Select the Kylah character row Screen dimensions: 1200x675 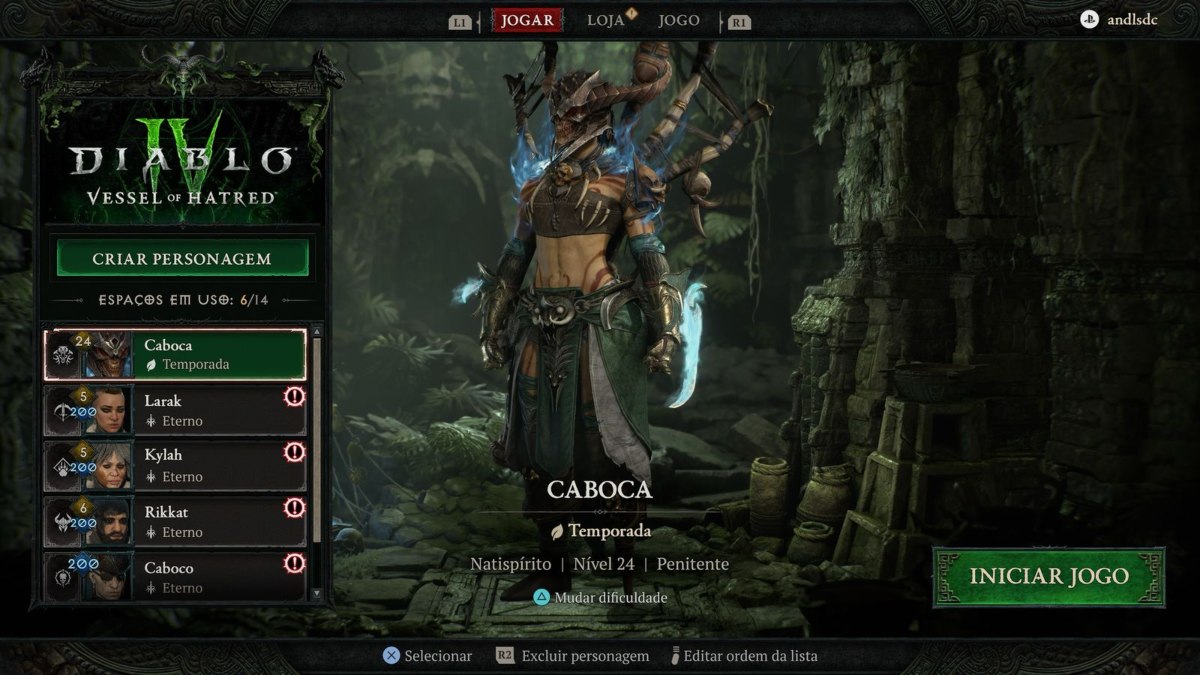175,466
